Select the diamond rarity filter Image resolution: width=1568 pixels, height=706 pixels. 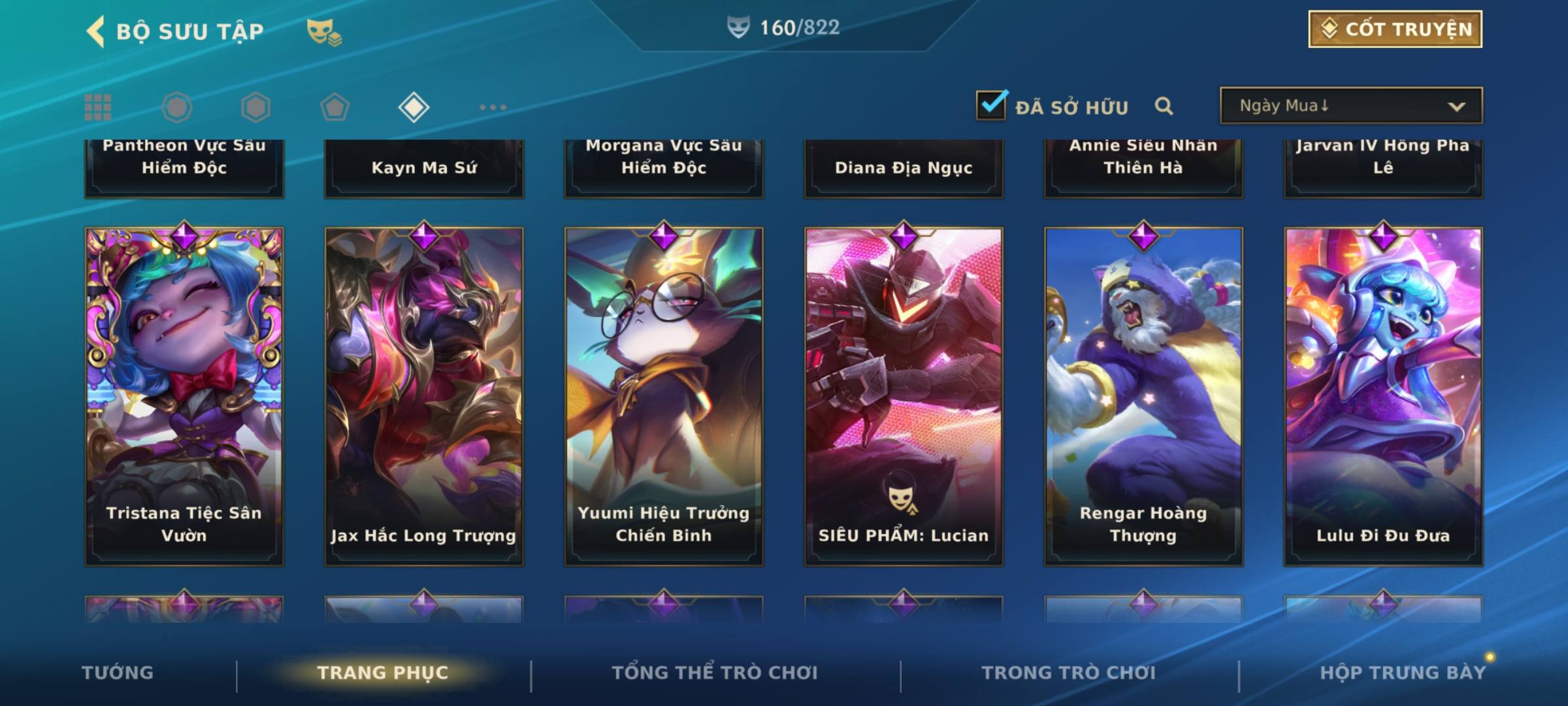(414, 107)
